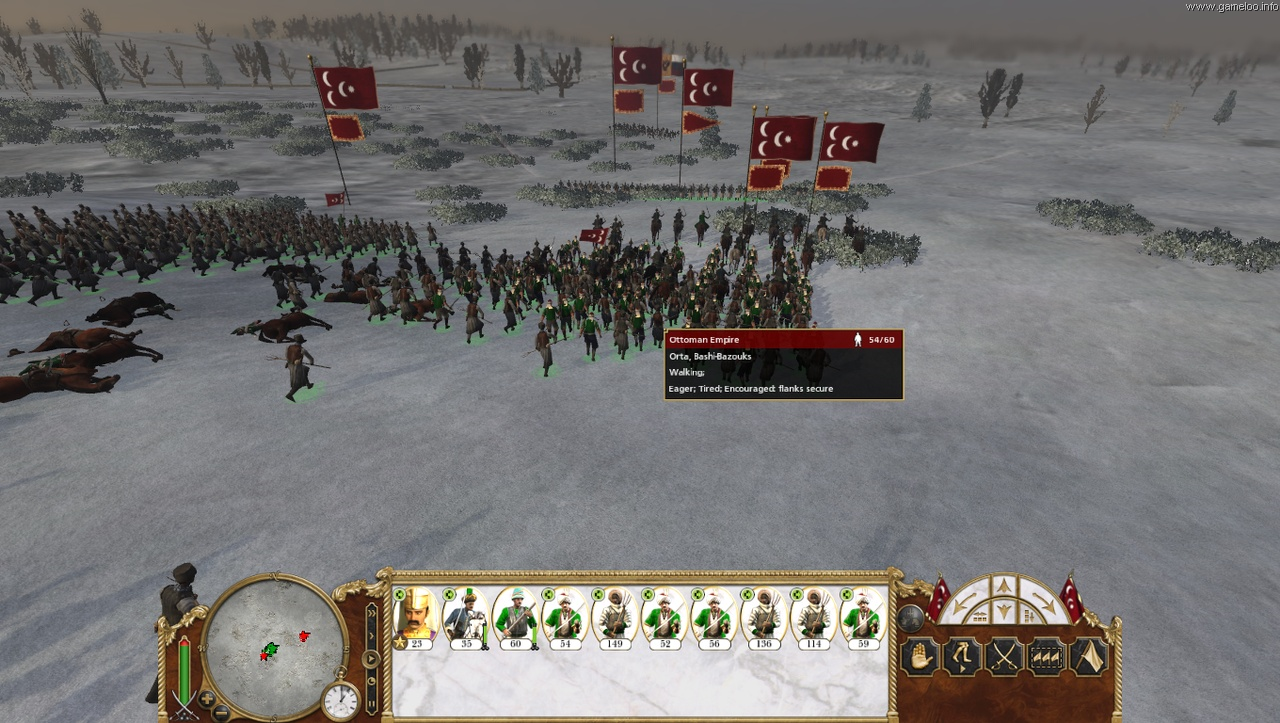Zoom in the minimap with plus button

pyautogui.click(x=207, y=697)
